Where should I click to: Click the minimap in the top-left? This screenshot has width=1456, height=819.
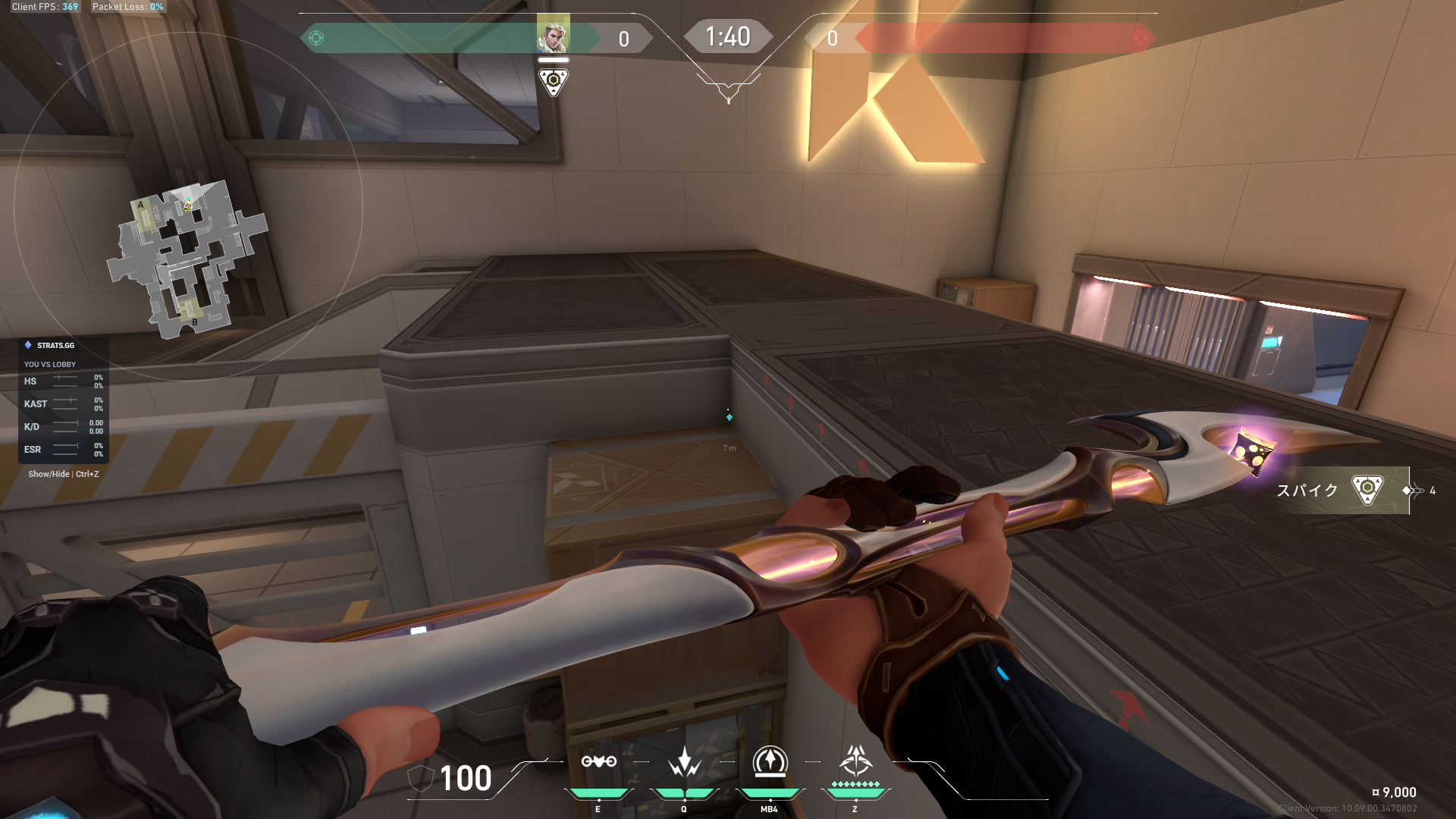[x=187, y=258]
